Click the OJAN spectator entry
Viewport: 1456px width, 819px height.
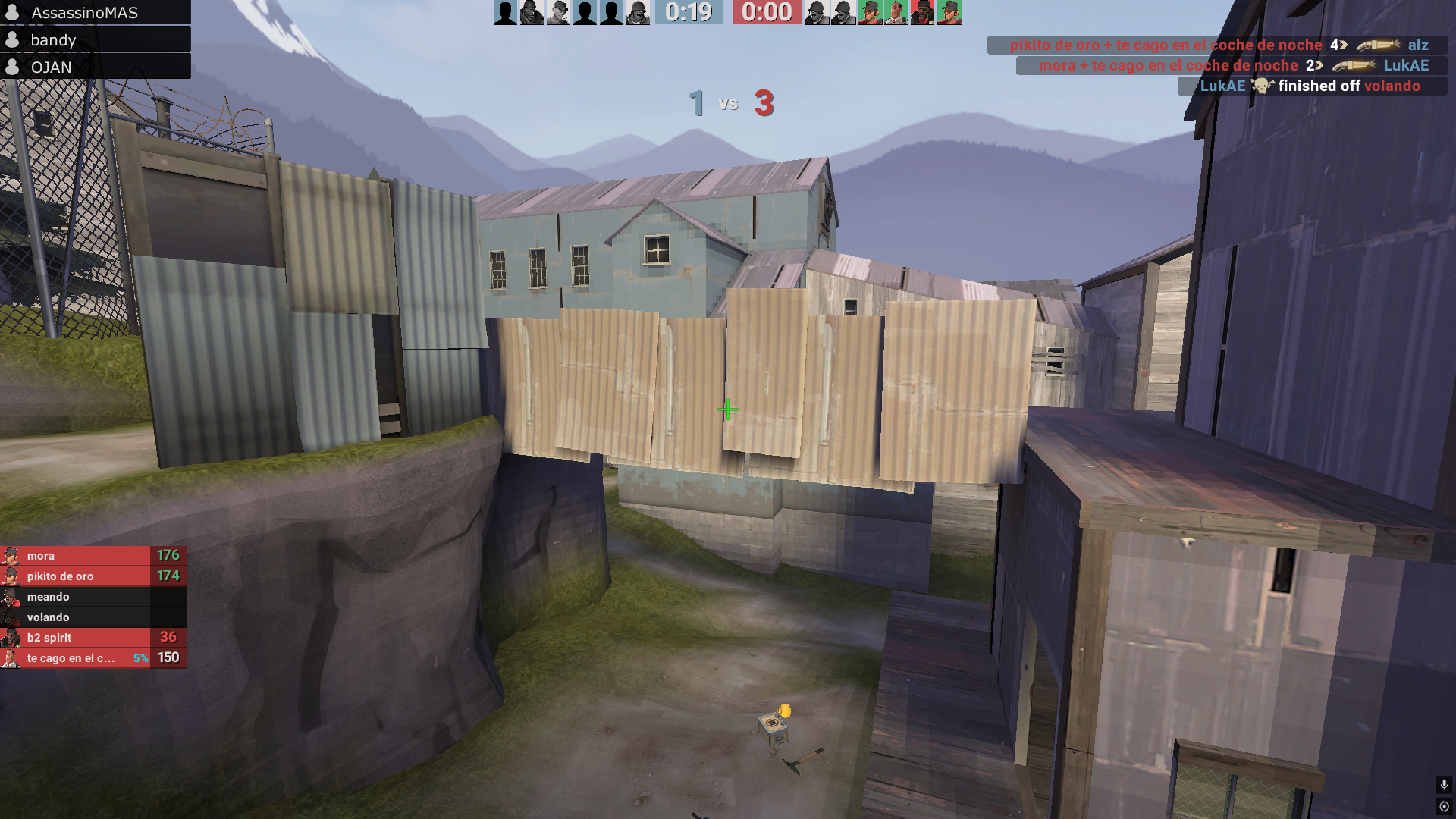pos(52,67)
